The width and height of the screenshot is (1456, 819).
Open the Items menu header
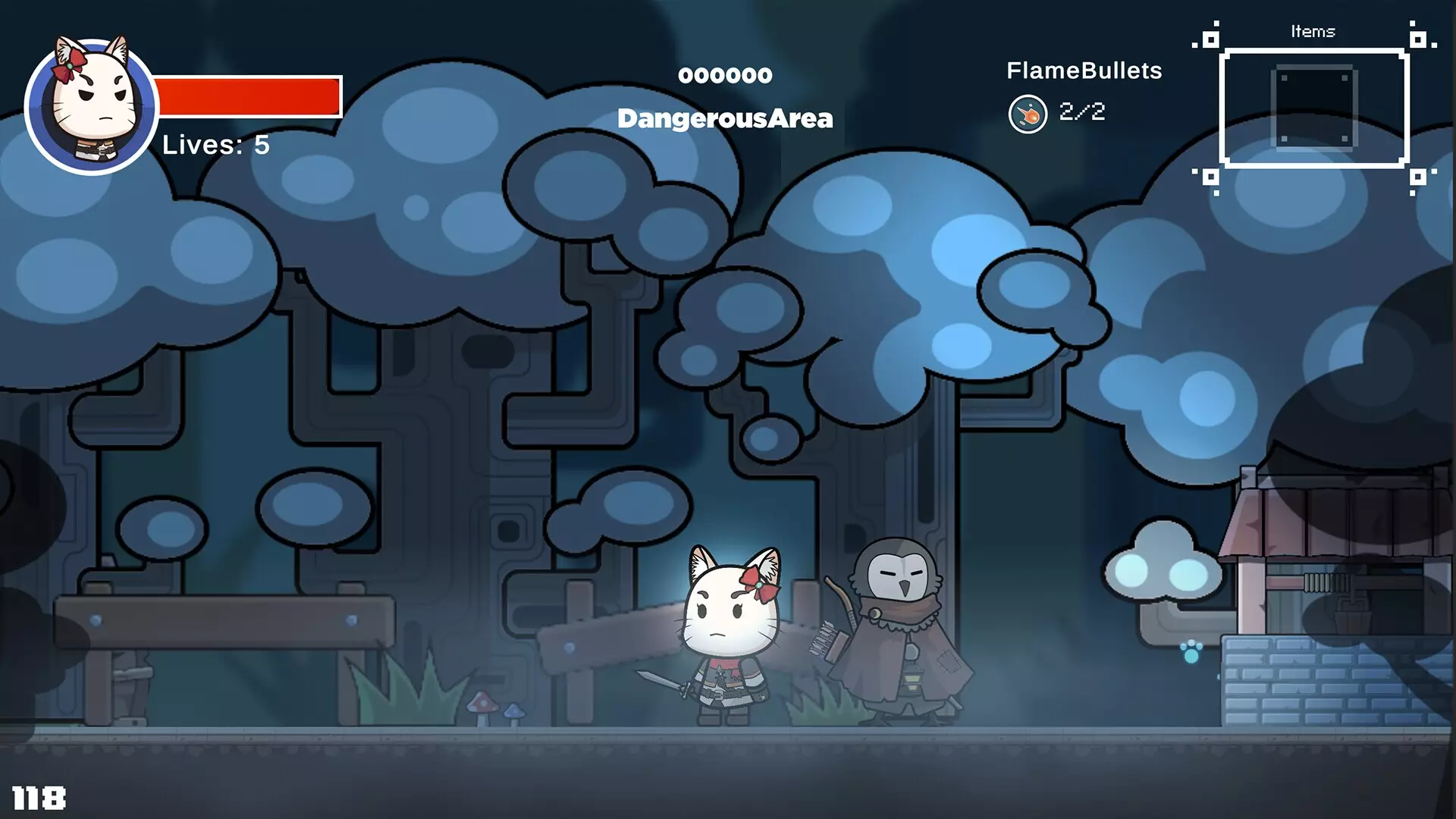pyautogui.click(x=1313, y=32)
